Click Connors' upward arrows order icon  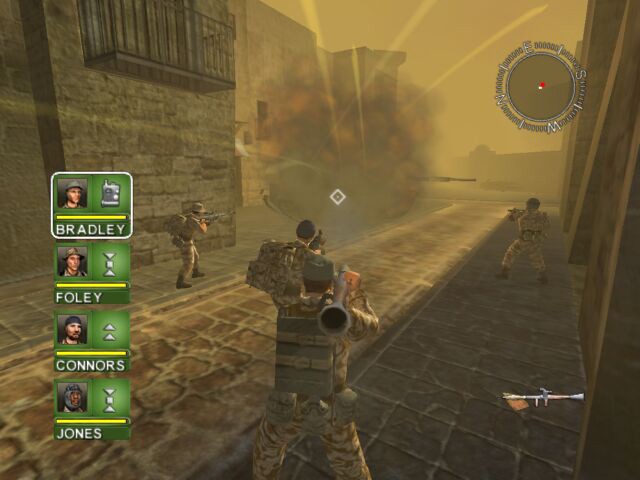click(x=110, y=330)
